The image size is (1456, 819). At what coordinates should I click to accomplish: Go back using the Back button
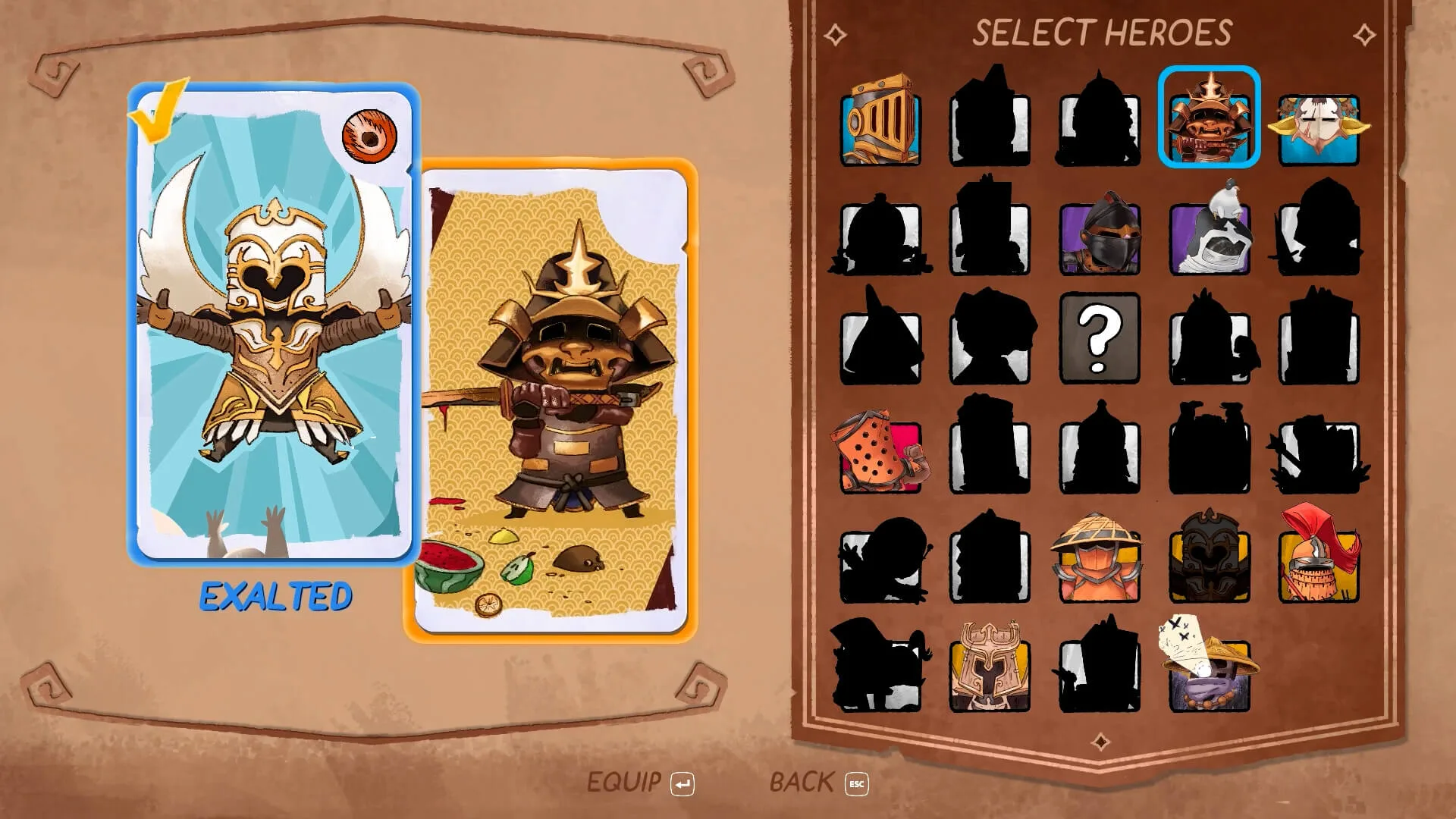tap(818, 783)
